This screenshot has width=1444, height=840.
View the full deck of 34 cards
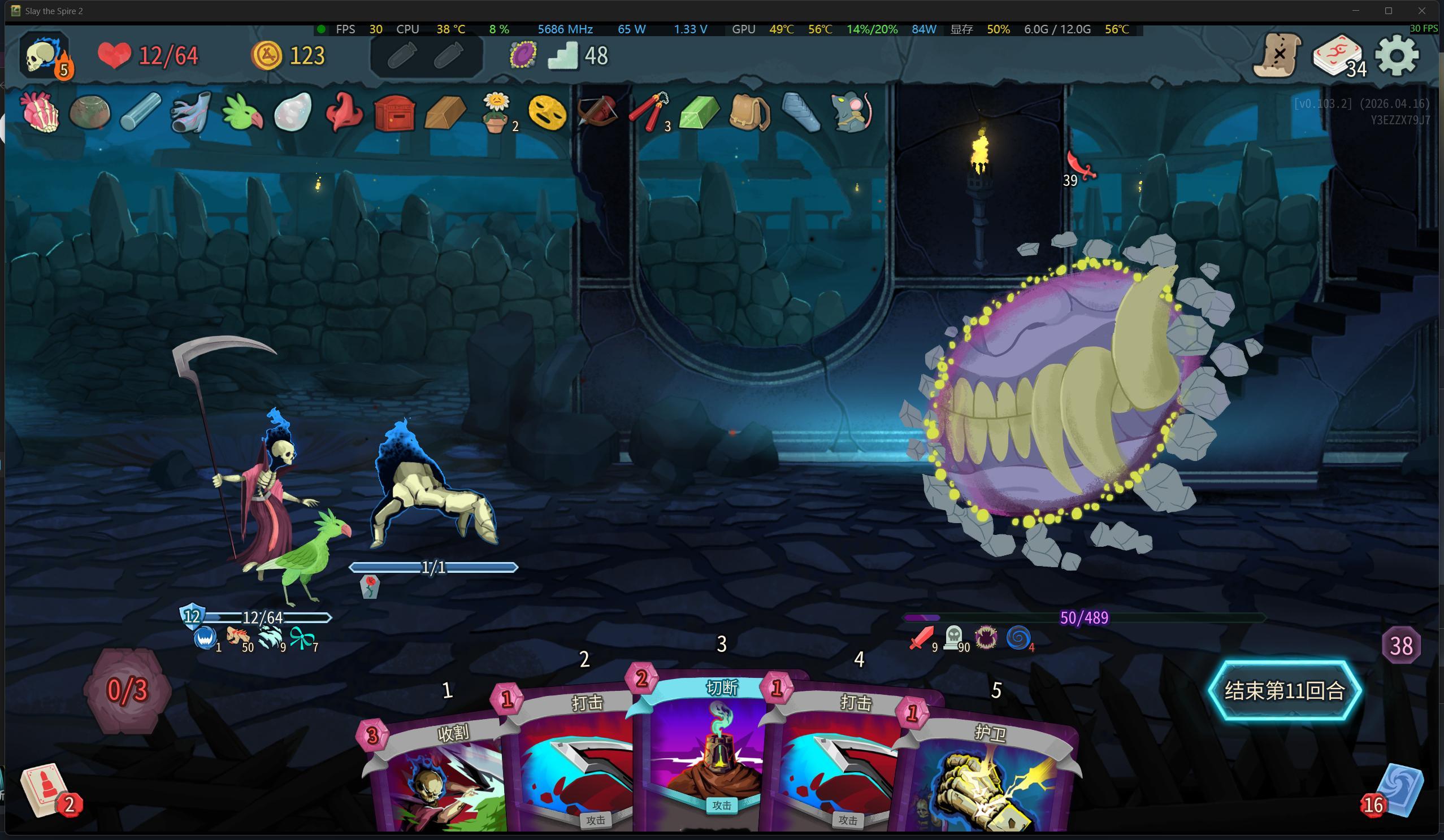coord(1337,55)
